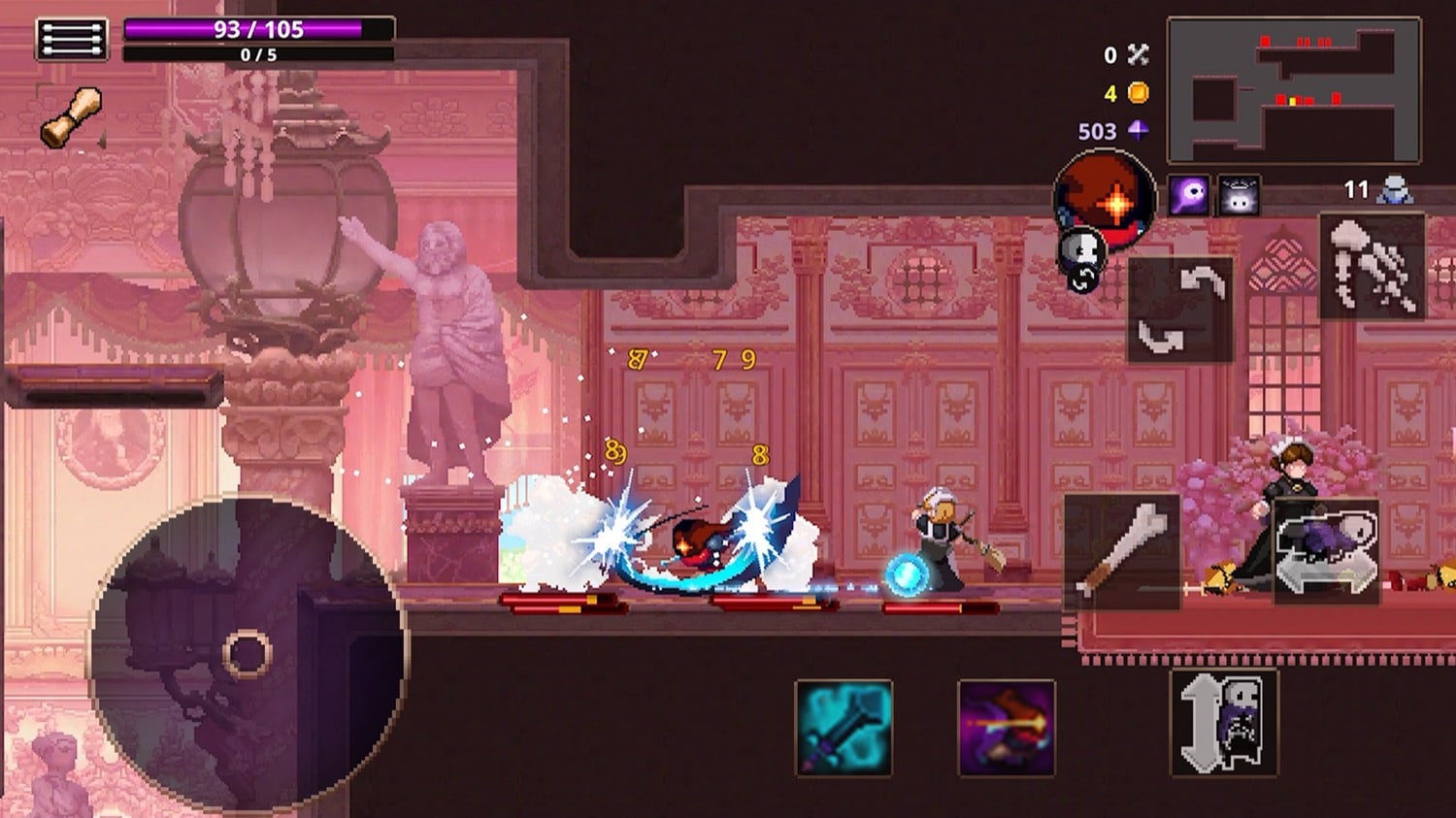This screenshot has height=818, width=1456.
Task: Attack with the bone button
Action: tap(1122, 551)
